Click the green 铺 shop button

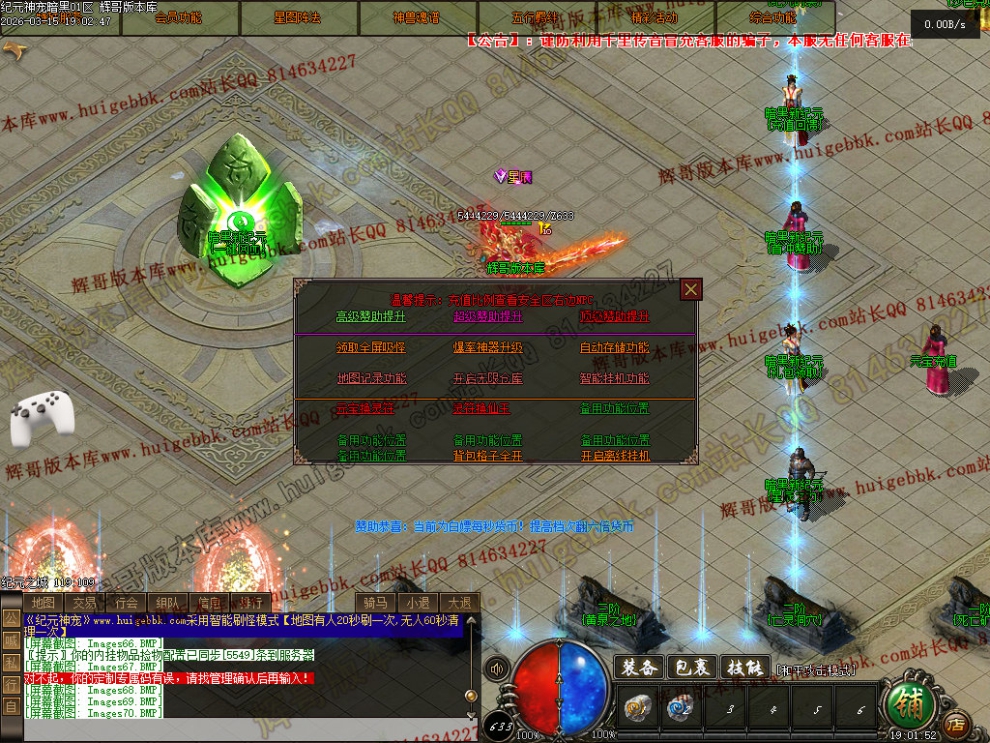tap(912, 706)
